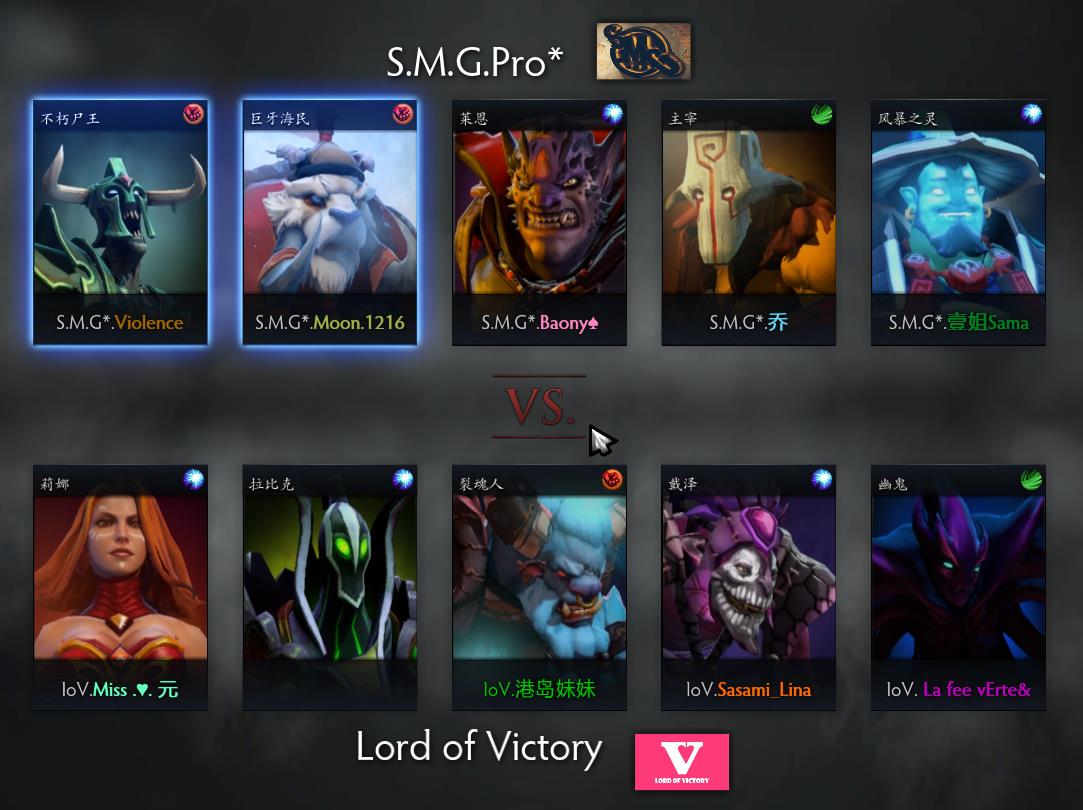Click the S.M.G.Pro team logo
Screen dimensions: 1083x810
tap(643, 52)
